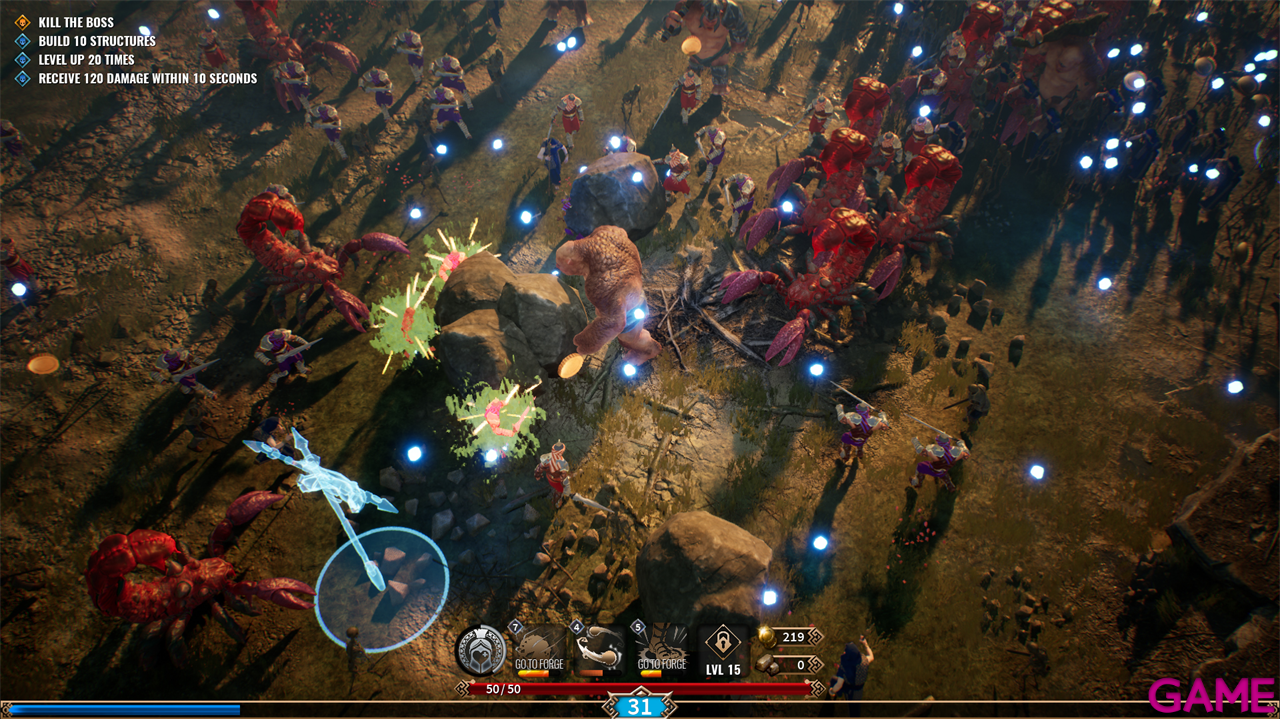Activate the level 5 foot stomp ability
This screenshot has height=719, width=1280.
pos(662,650)
